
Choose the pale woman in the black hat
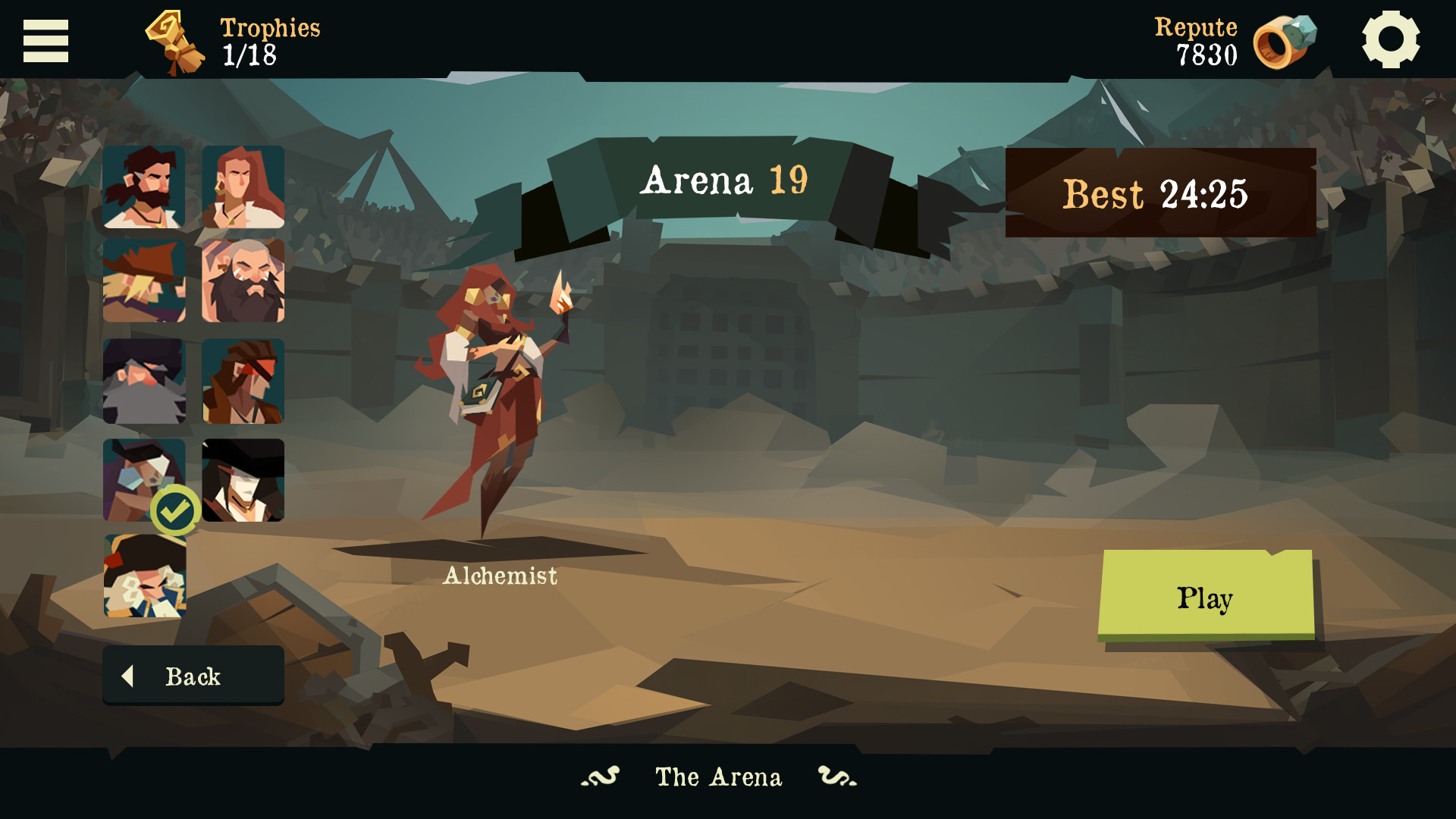pyautogui.click(x=243, y=480)
